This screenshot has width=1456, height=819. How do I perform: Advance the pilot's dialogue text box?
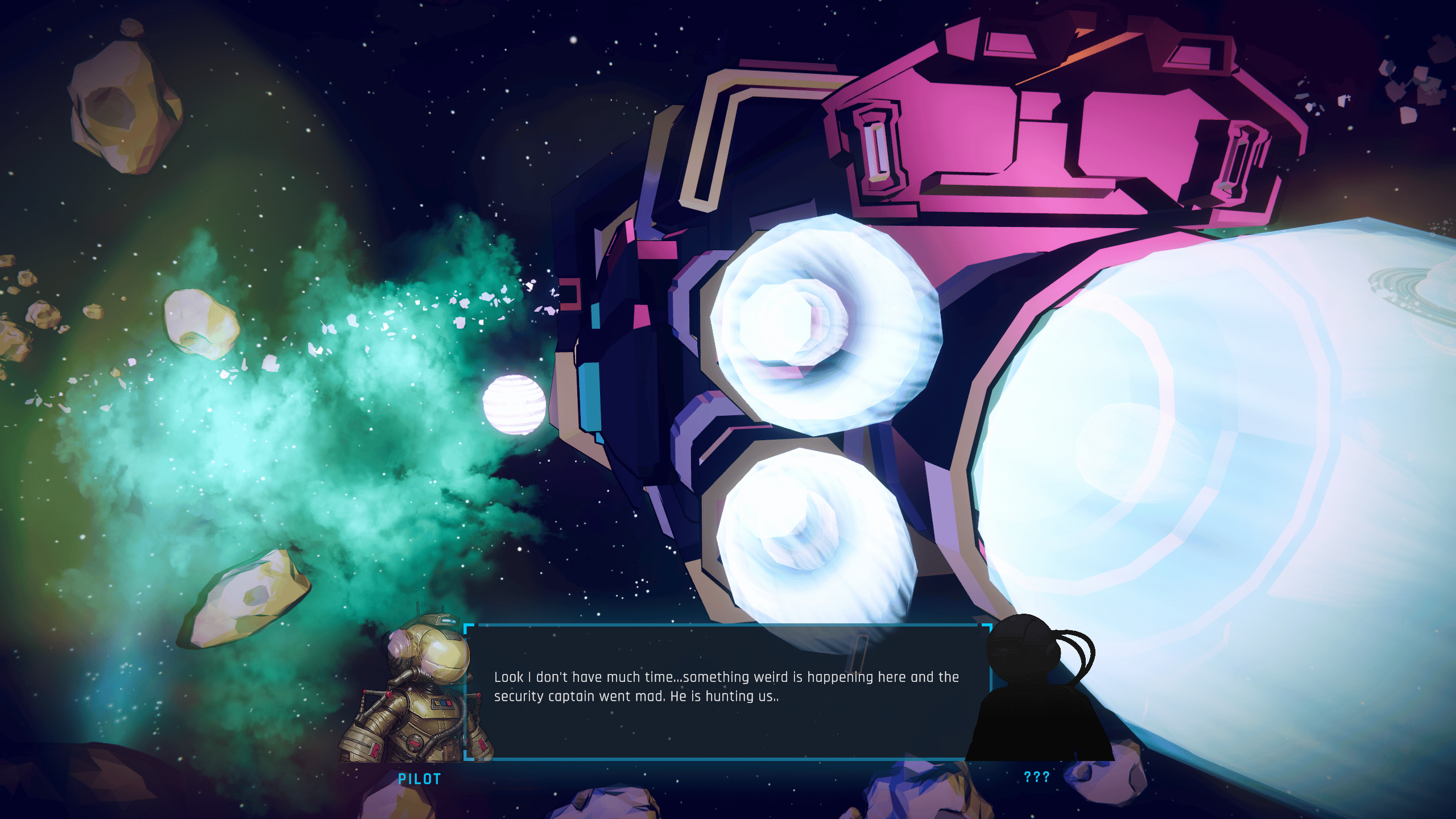(727, 692)
